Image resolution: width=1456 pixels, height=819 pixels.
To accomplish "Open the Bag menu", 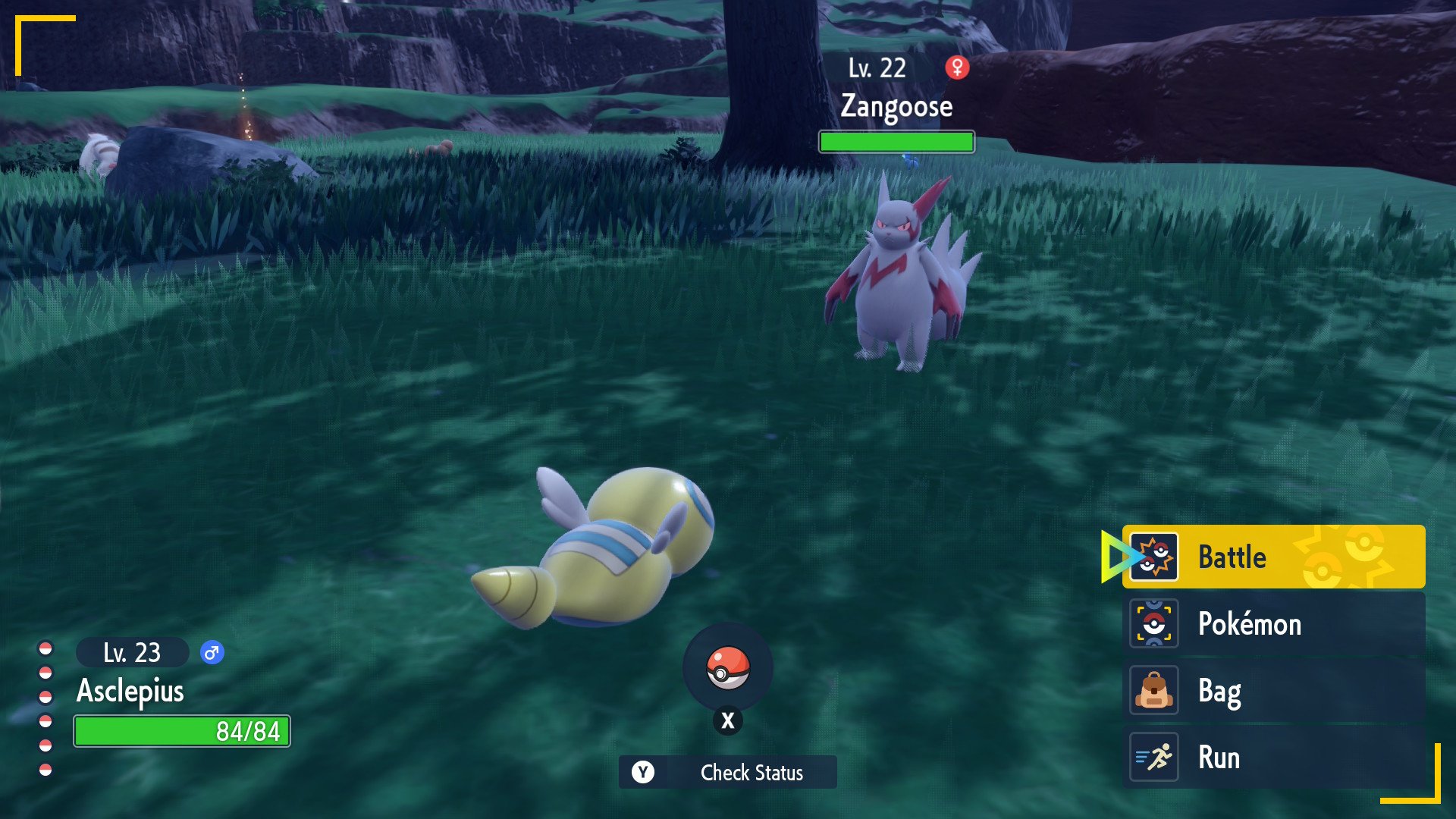I will [1272, 690].
